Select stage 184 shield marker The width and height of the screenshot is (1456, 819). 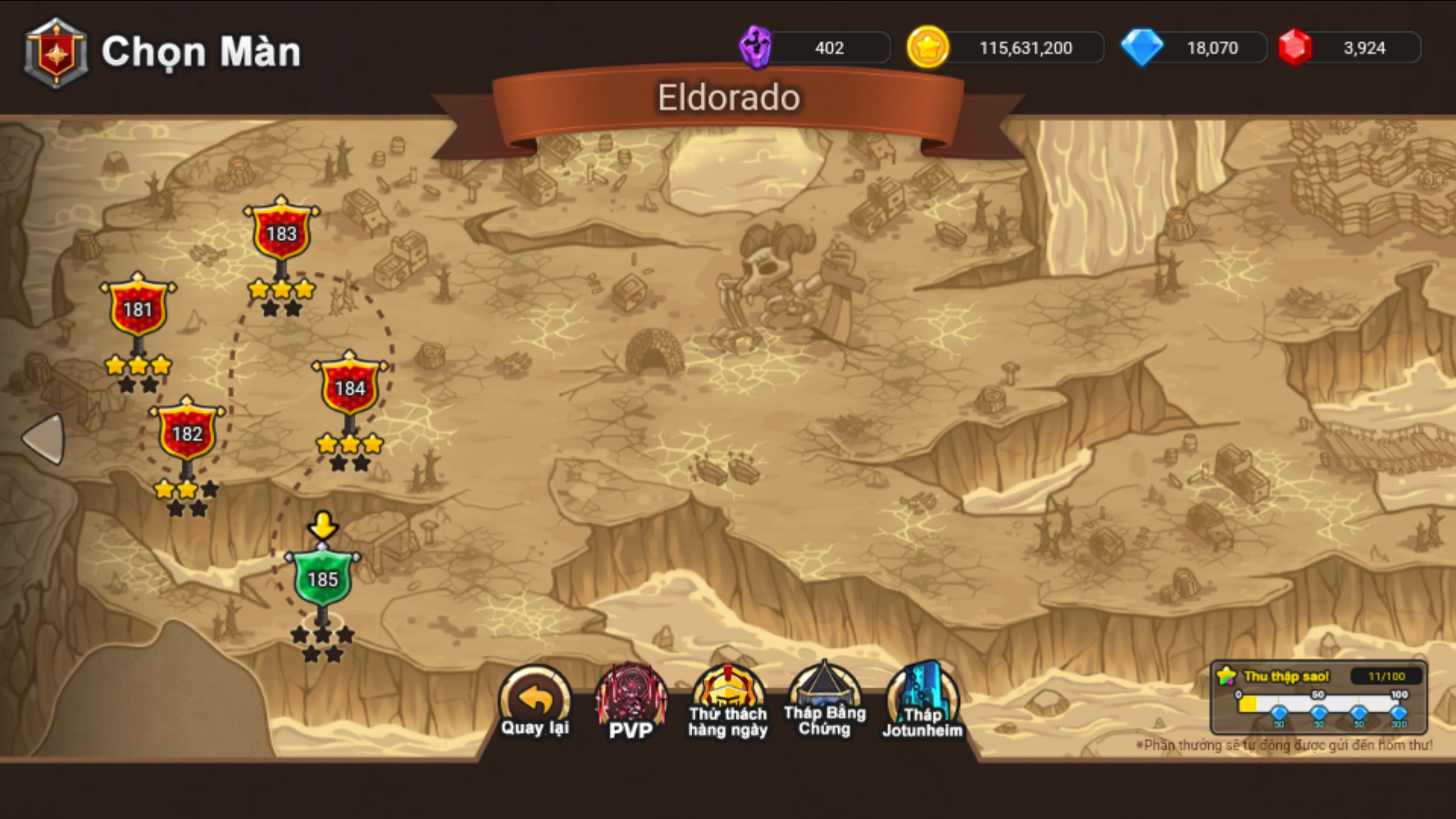(350, 387)
